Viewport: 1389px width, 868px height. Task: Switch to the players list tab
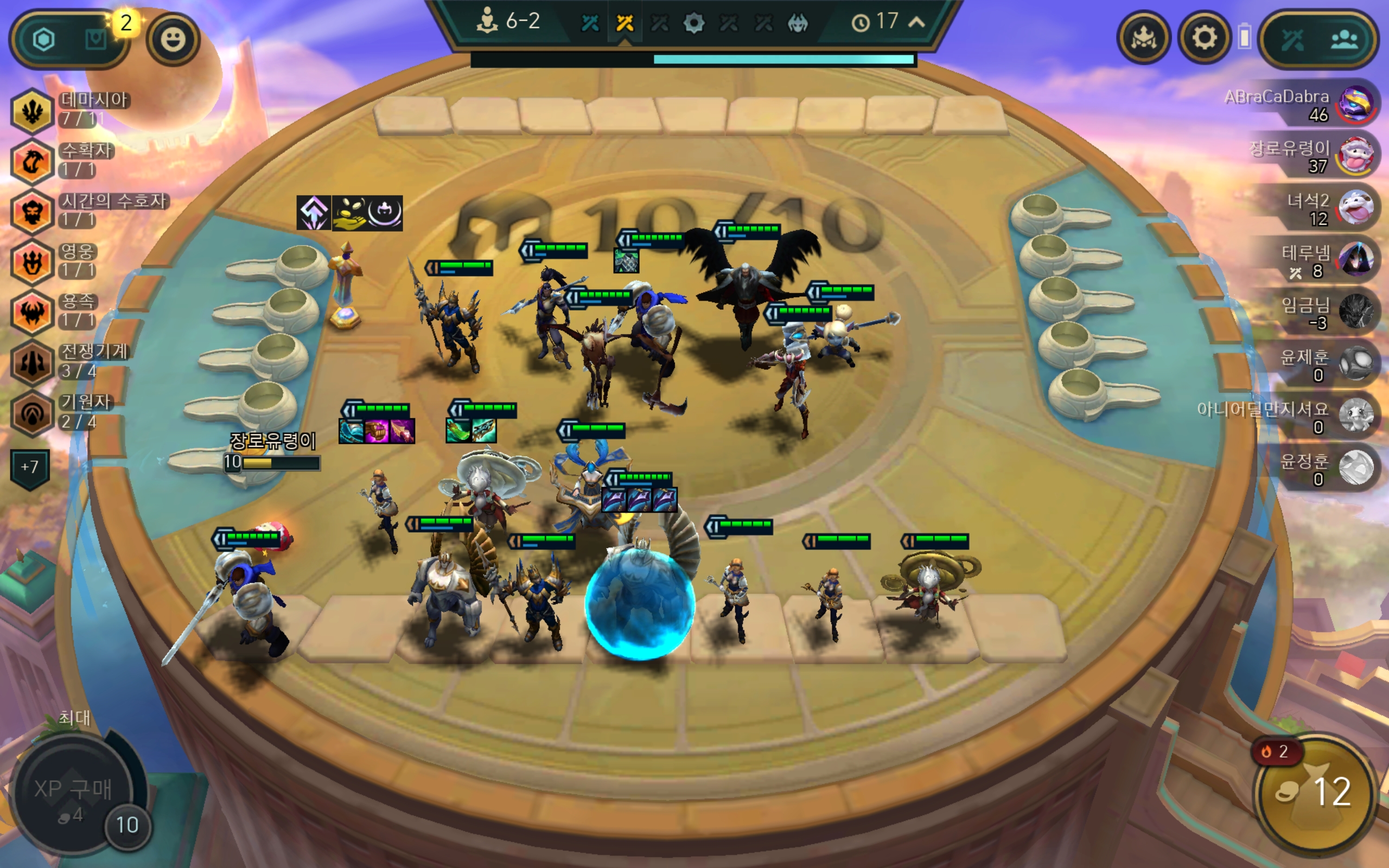[x=1344, y=40]
